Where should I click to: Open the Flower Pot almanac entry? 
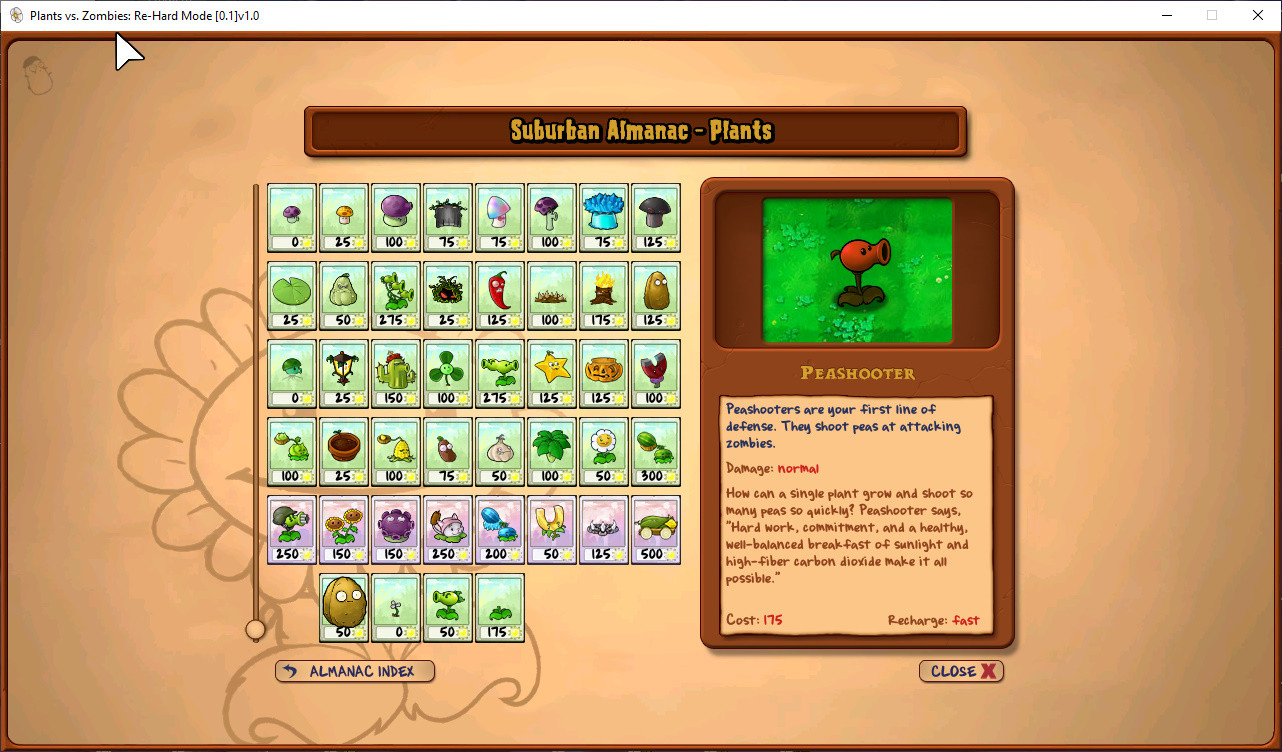tap(344, 450)
